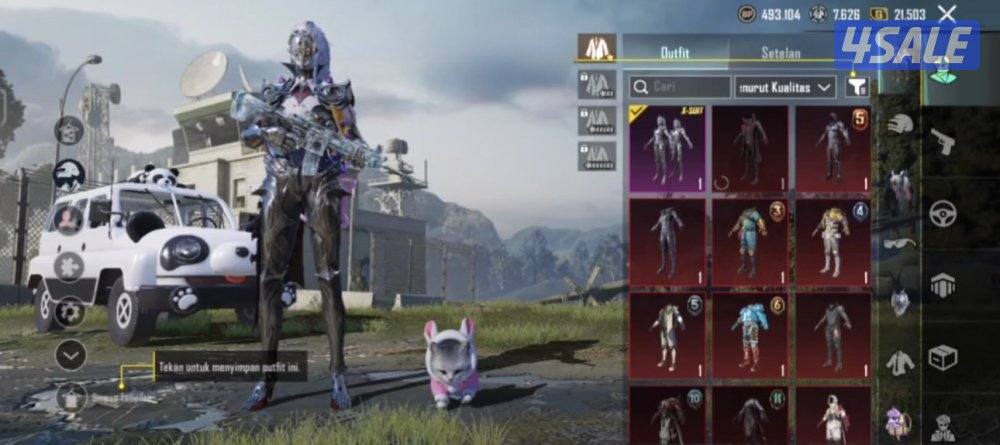
Task: Show the vehicle steering wheel category
Action: [x=943, y=212]
